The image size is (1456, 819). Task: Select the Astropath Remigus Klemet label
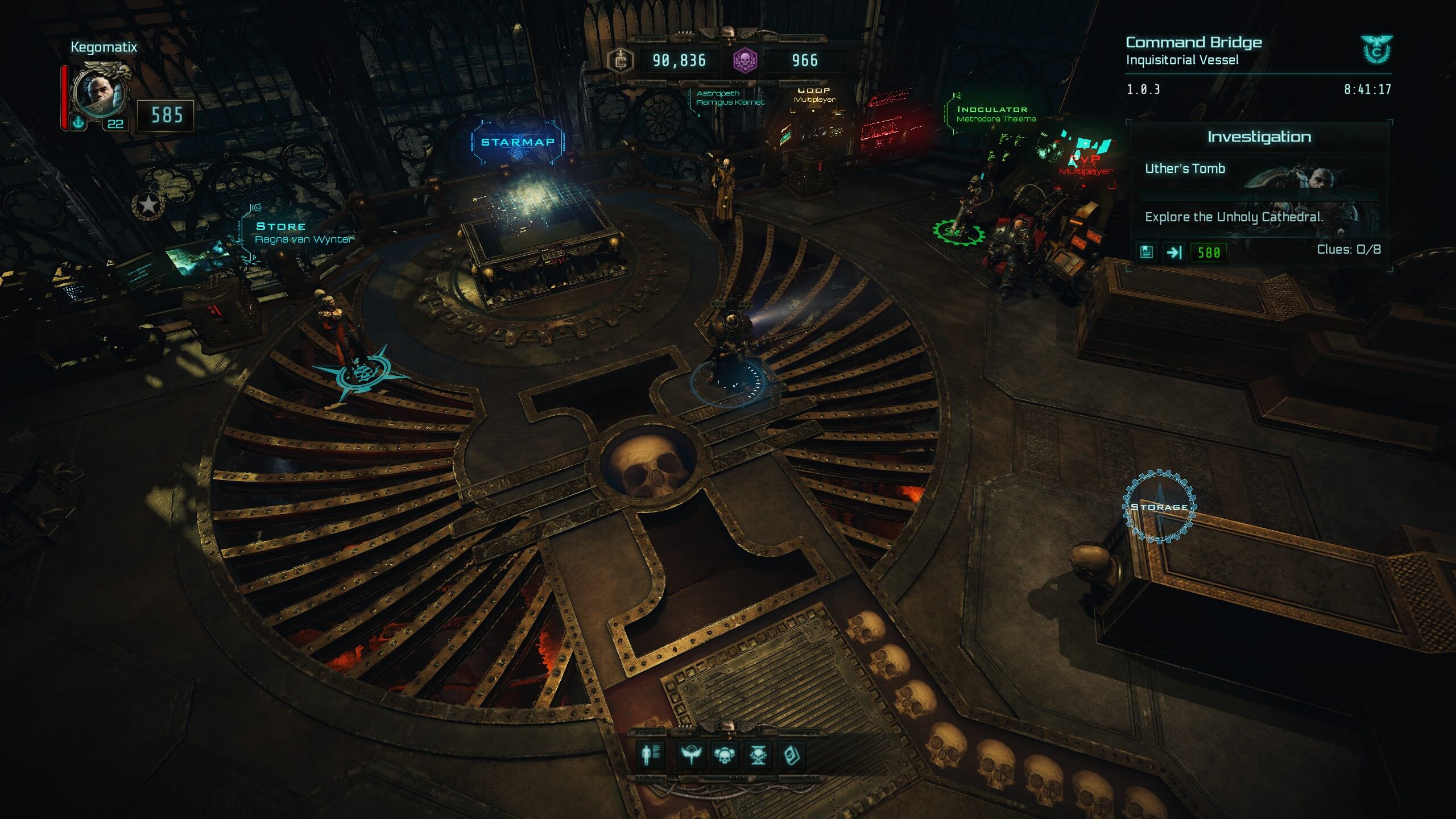coord(730,98)
